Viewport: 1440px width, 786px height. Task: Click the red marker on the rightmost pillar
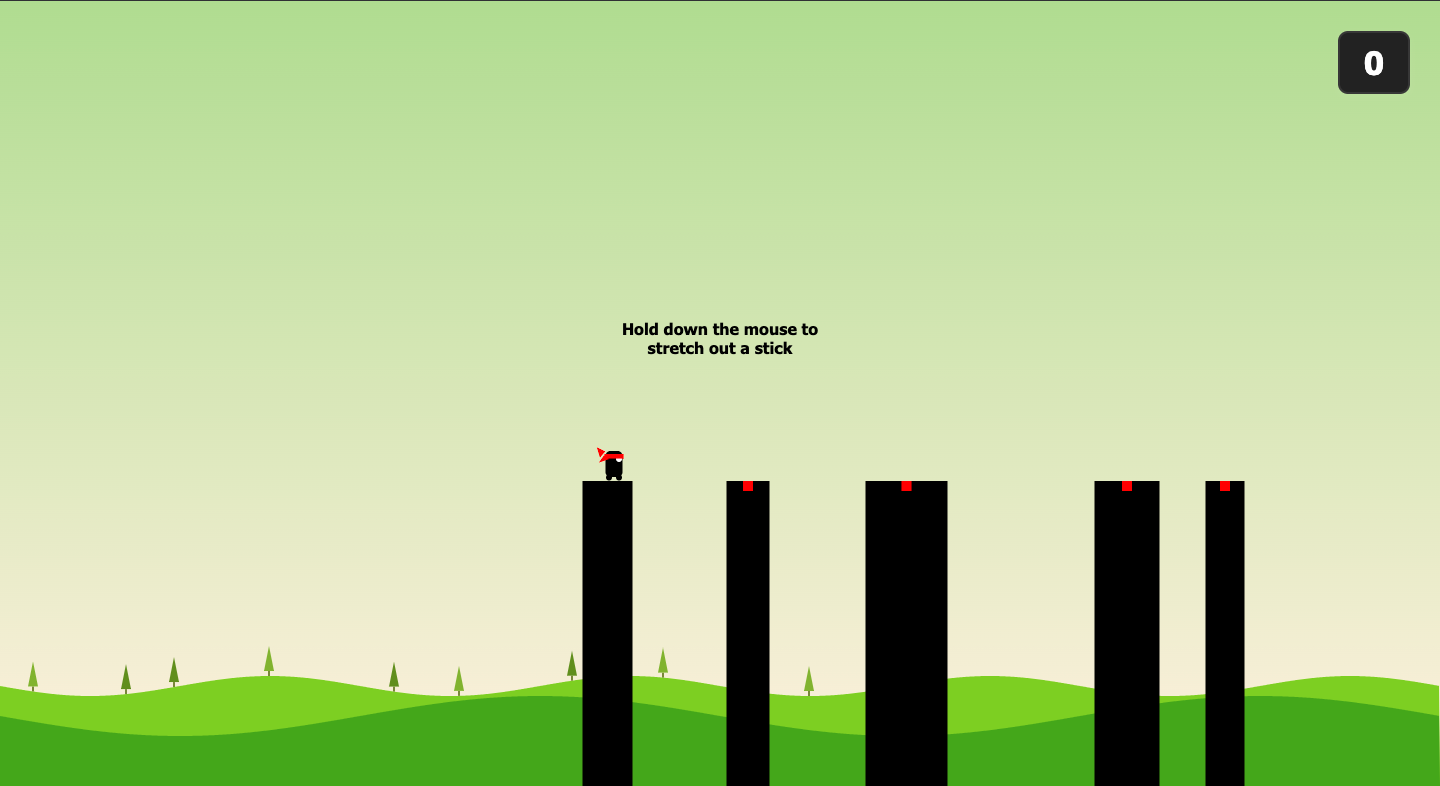click(1224, 487)
